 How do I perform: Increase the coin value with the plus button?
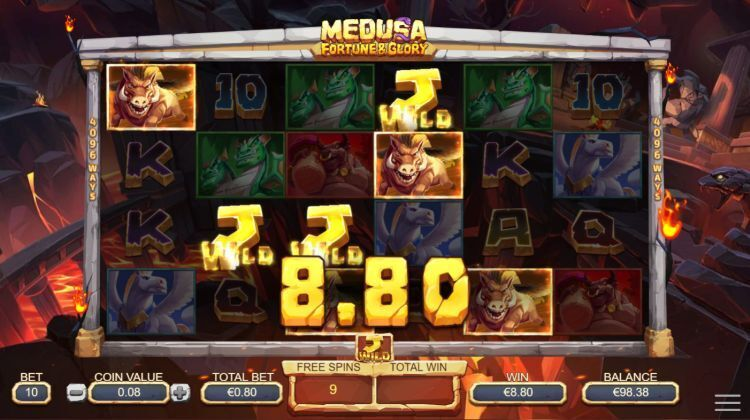click(180, 393)
